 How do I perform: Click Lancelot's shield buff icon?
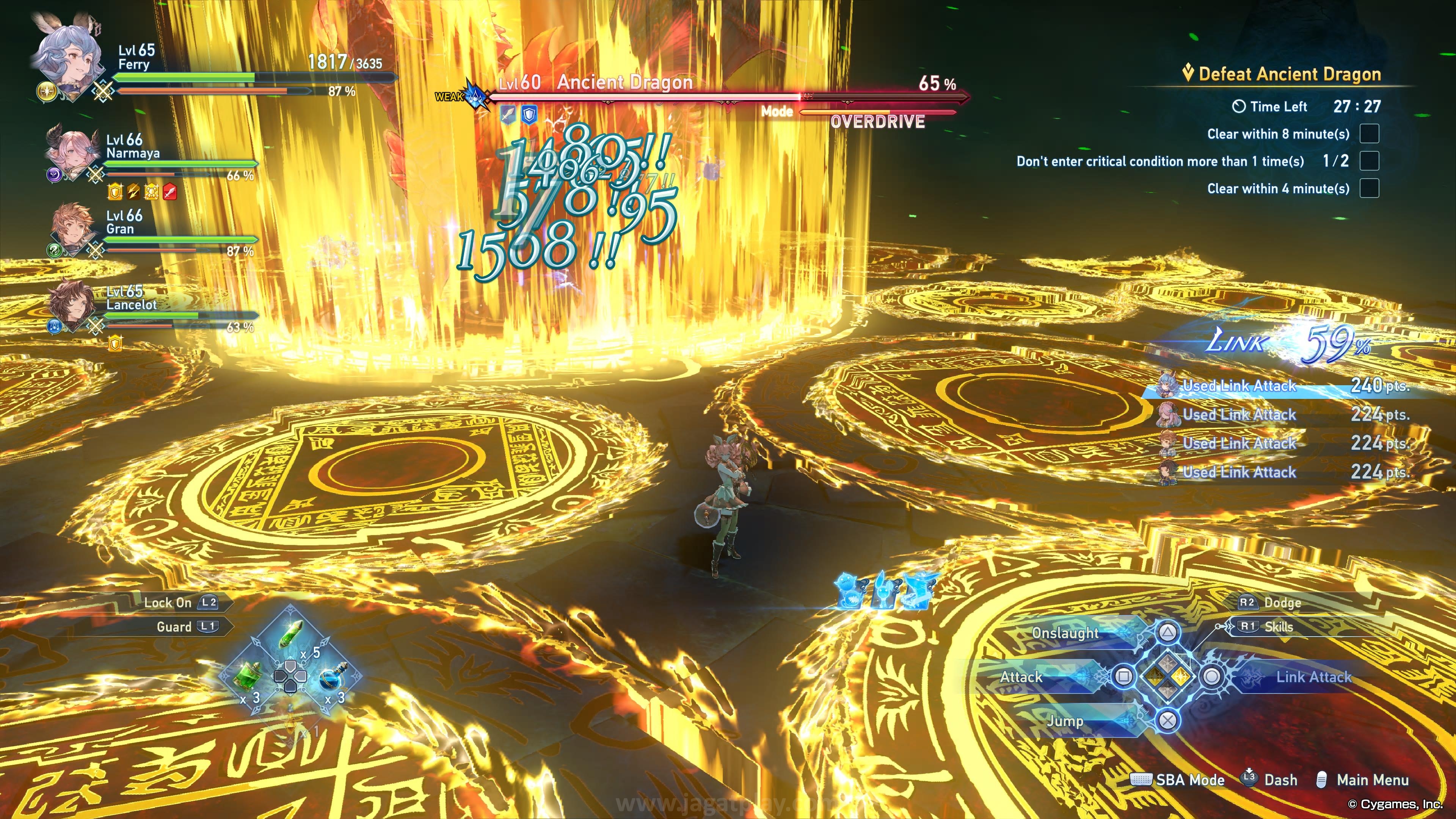pos(115,342)
